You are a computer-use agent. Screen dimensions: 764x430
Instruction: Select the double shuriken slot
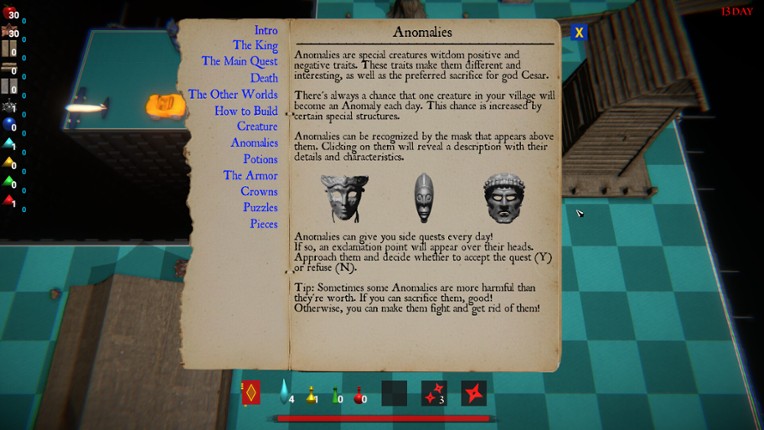click(433, 393)
